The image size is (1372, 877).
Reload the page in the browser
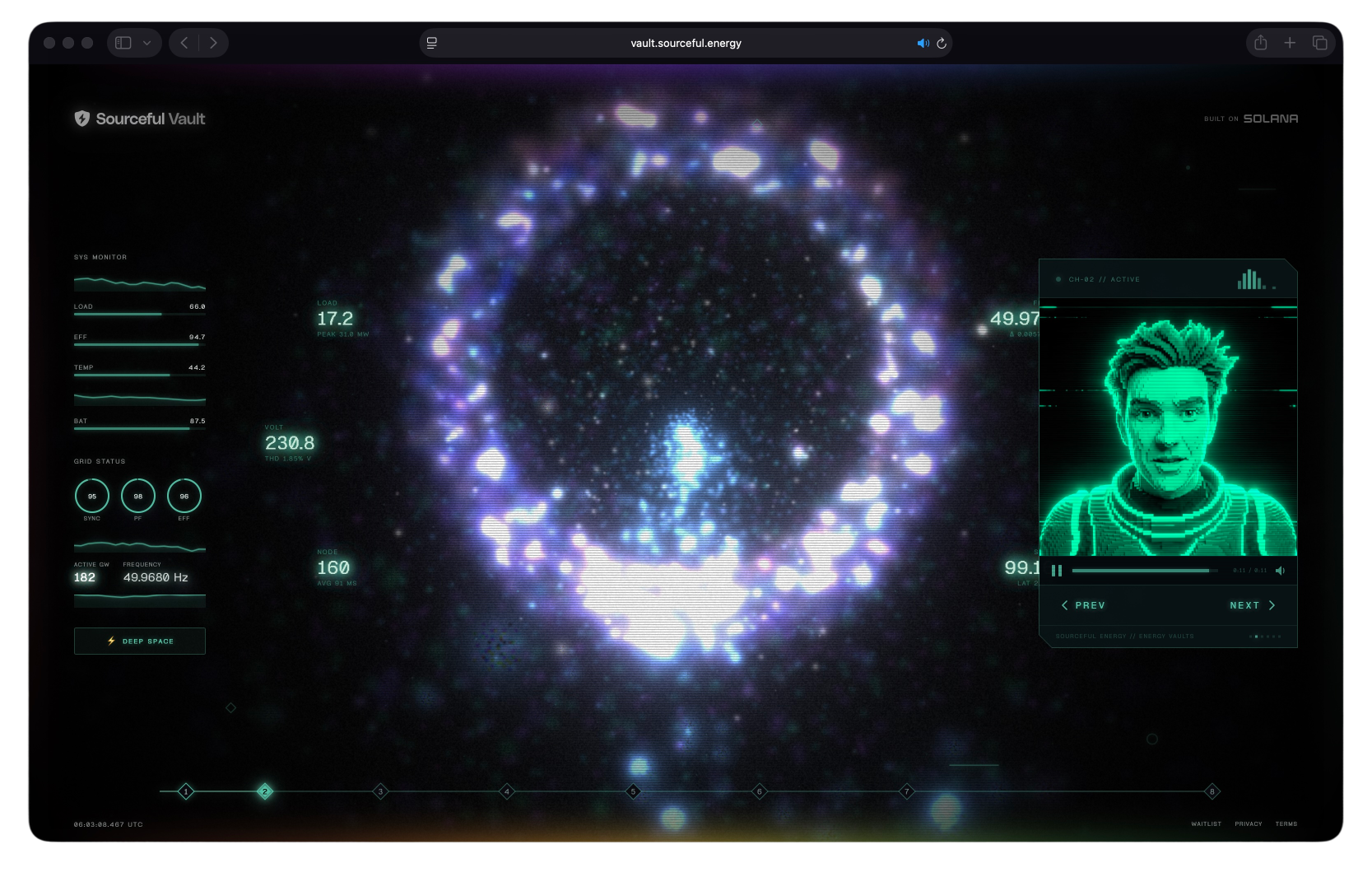(942, 43)
